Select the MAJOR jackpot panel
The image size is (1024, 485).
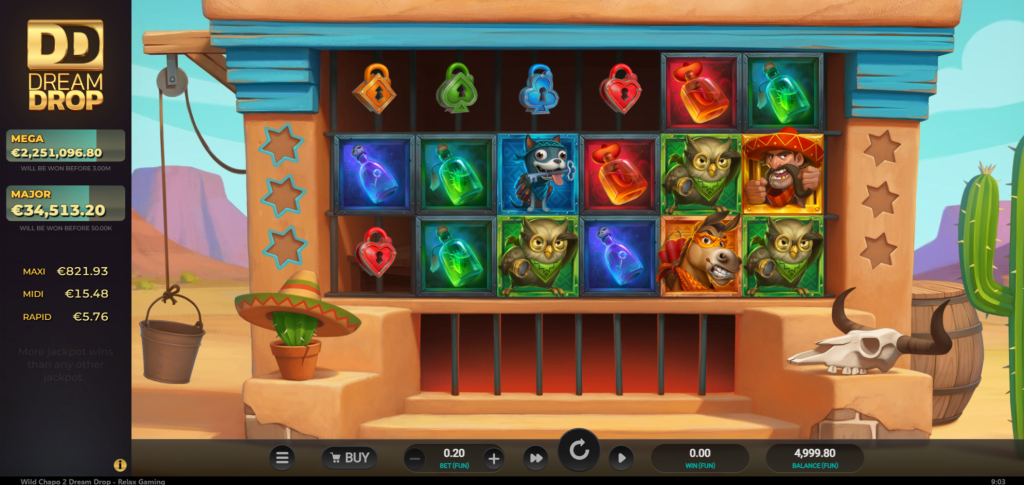65,206
